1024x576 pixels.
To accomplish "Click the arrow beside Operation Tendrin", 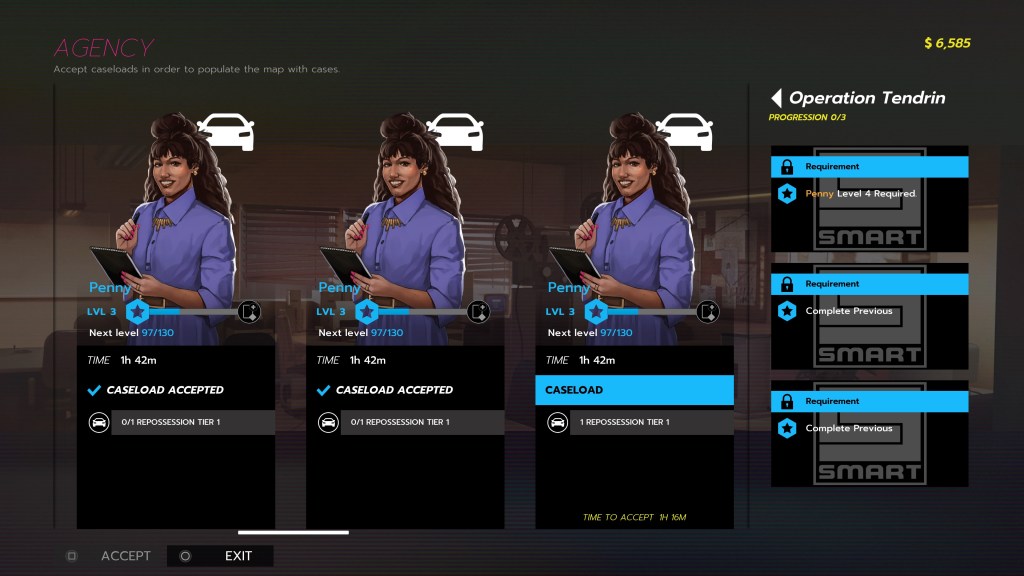I will [776, 98].
